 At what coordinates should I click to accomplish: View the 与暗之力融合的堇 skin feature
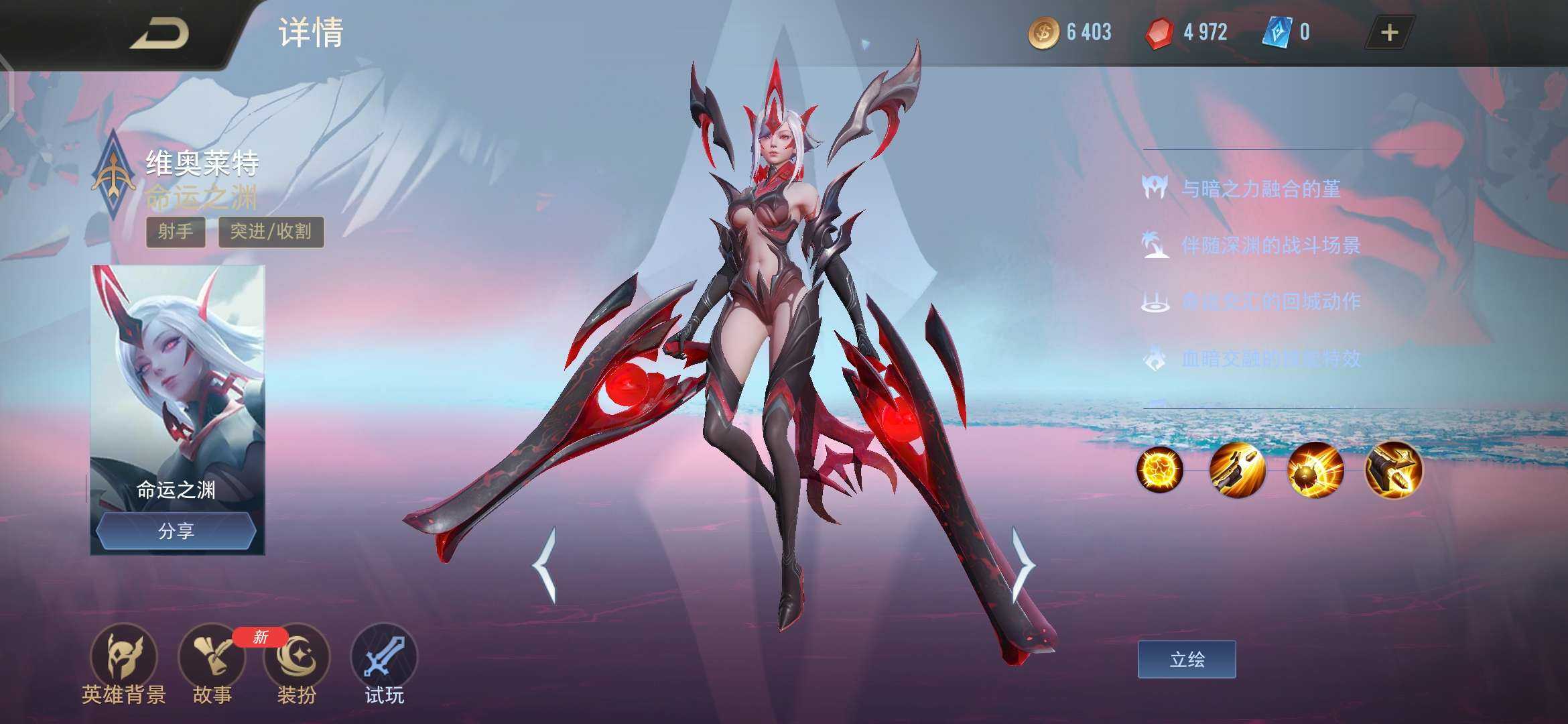(1260, 189)
